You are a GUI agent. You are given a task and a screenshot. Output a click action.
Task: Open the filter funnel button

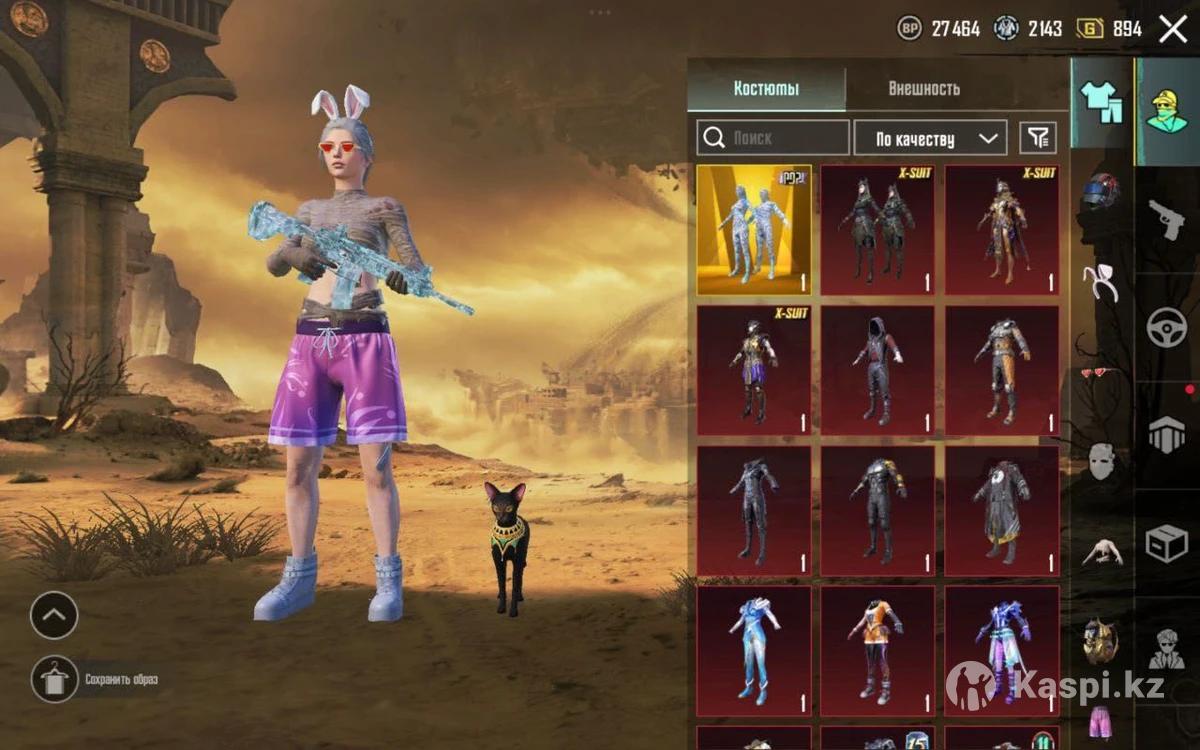[1038, 138]
